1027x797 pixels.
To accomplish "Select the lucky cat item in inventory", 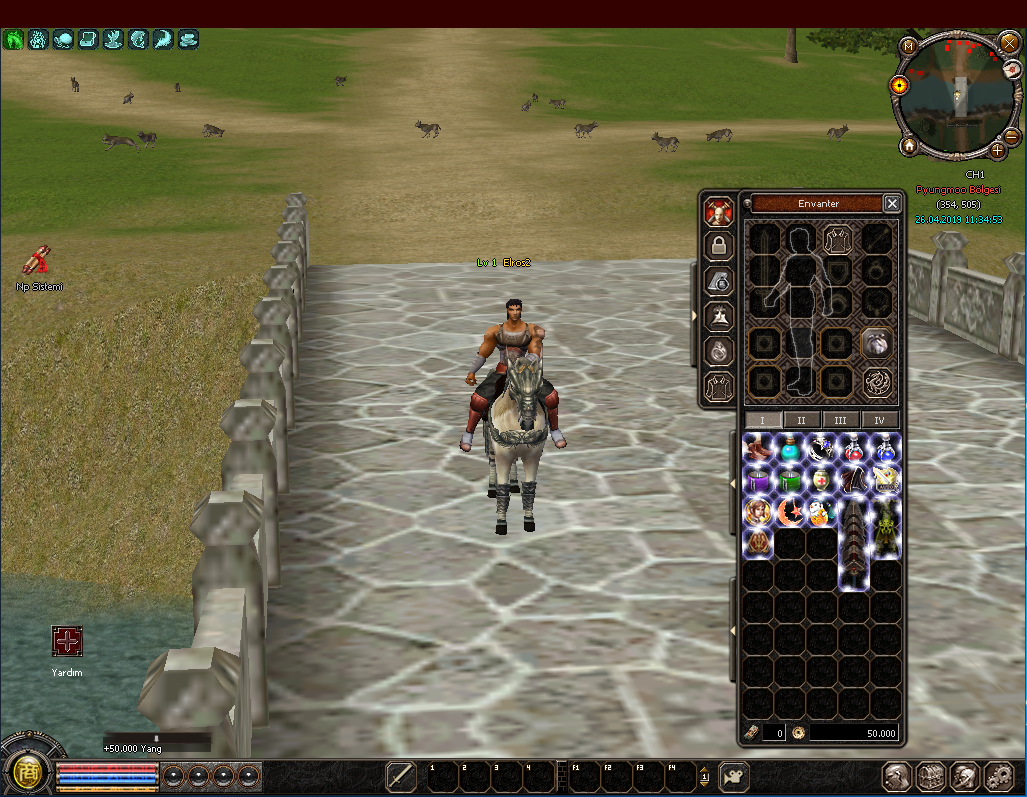I will pyautogui.click(x=821, y=512).
